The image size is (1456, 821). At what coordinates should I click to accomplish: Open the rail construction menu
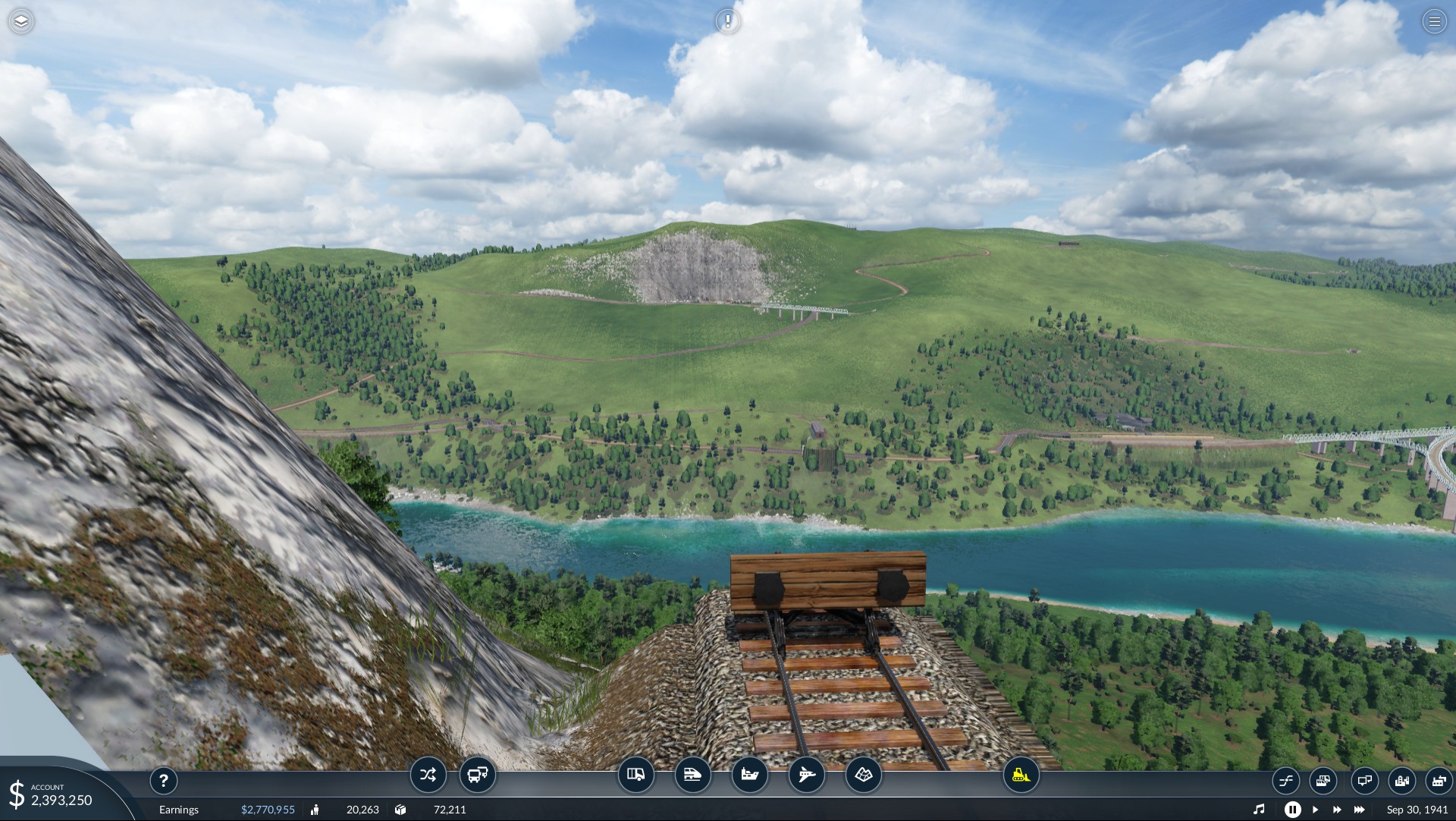coord(693,775)
